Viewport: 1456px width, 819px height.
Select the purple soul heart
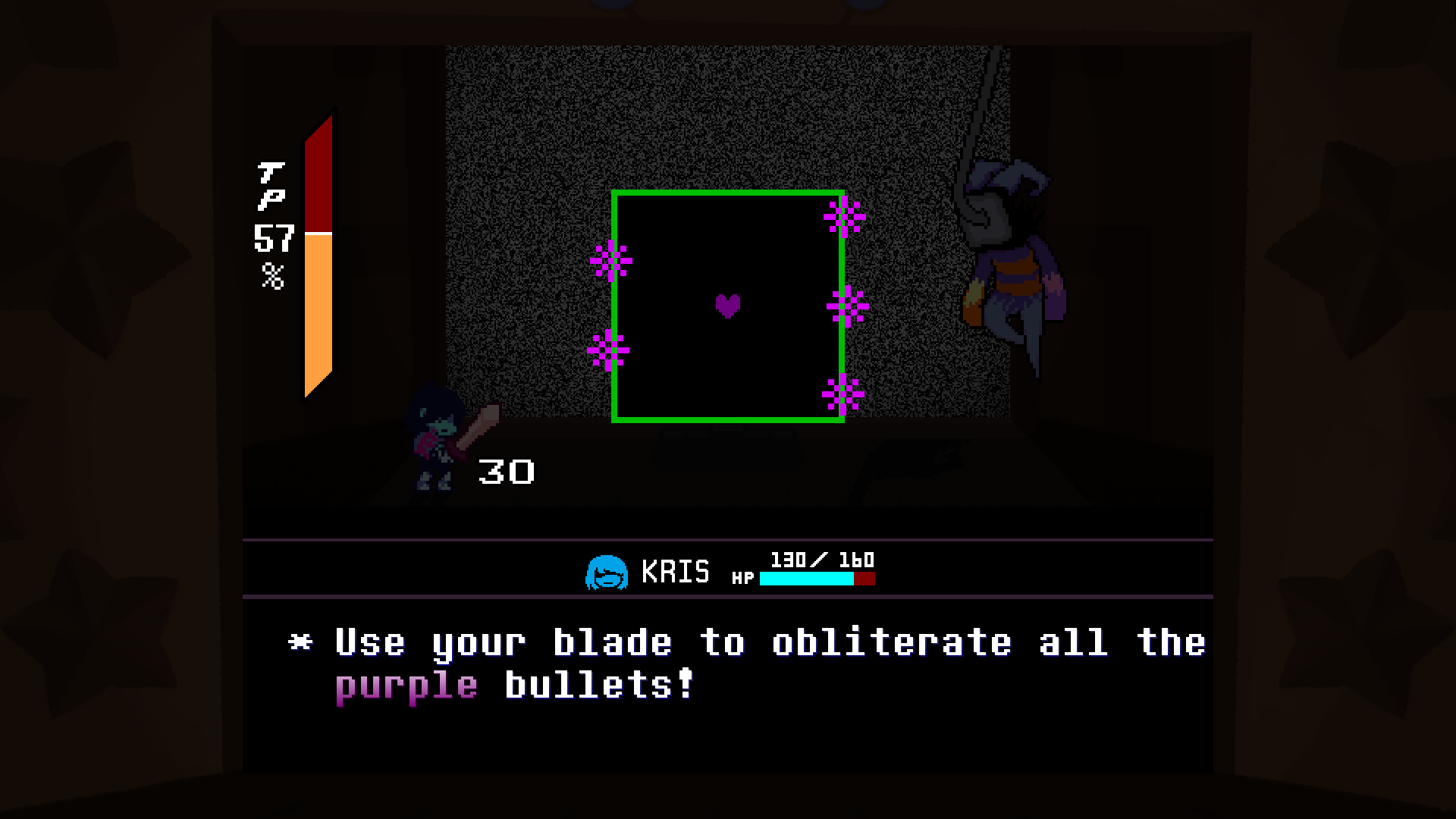tap(726, 306)
